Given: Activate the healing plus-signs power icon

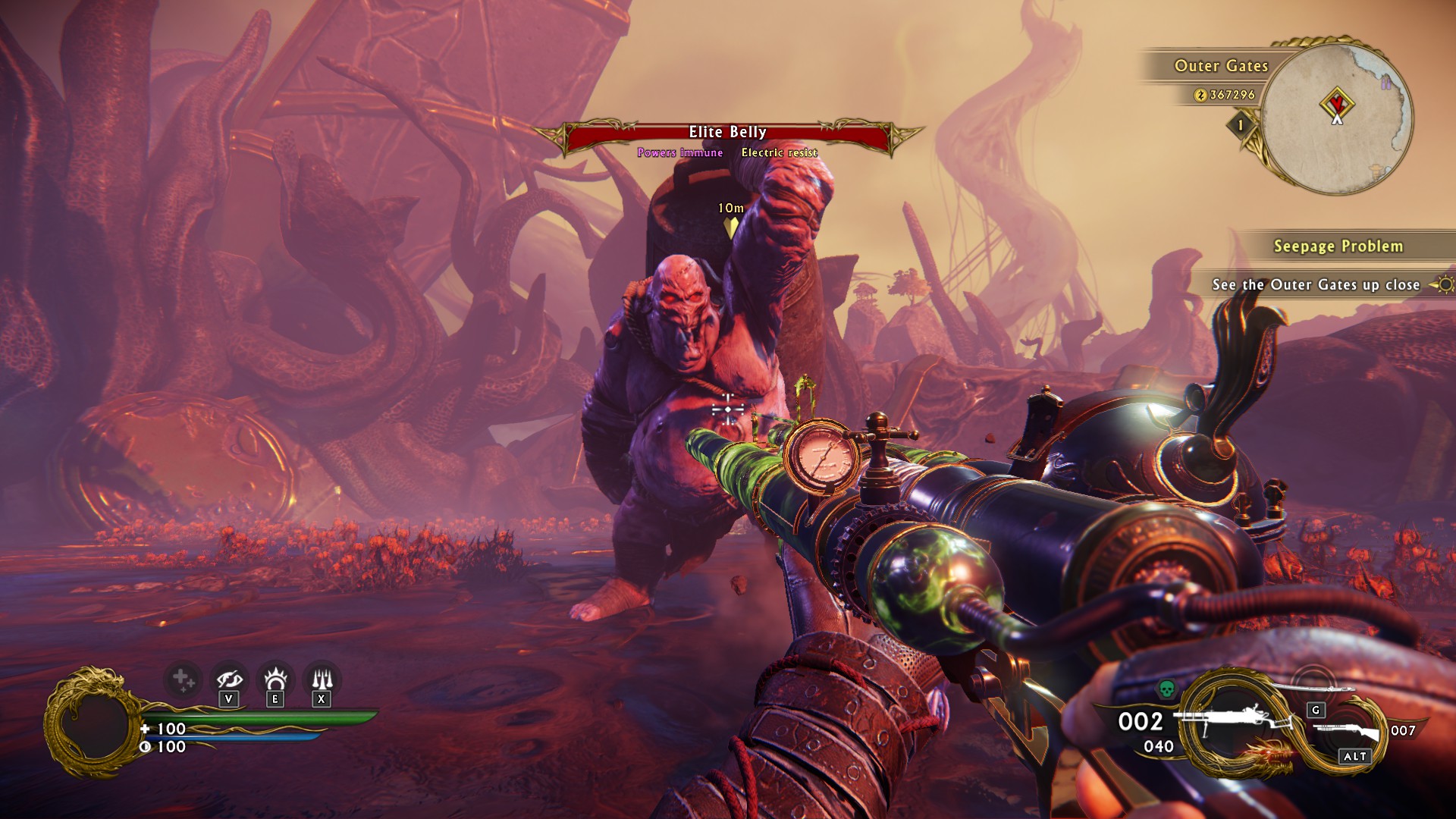Looking at the screenshot, I should (x=182, y=679).
